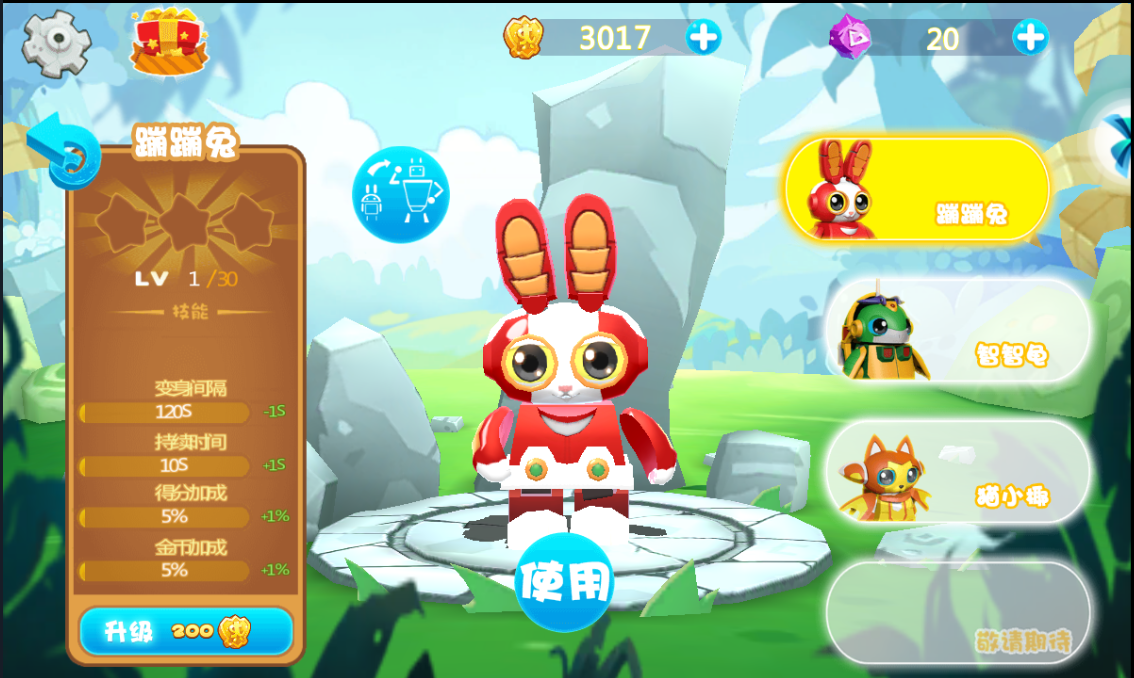
Task: Upgrade with the 升级 200 coins button
Action: pyautogui.click(x=186, y=631)
